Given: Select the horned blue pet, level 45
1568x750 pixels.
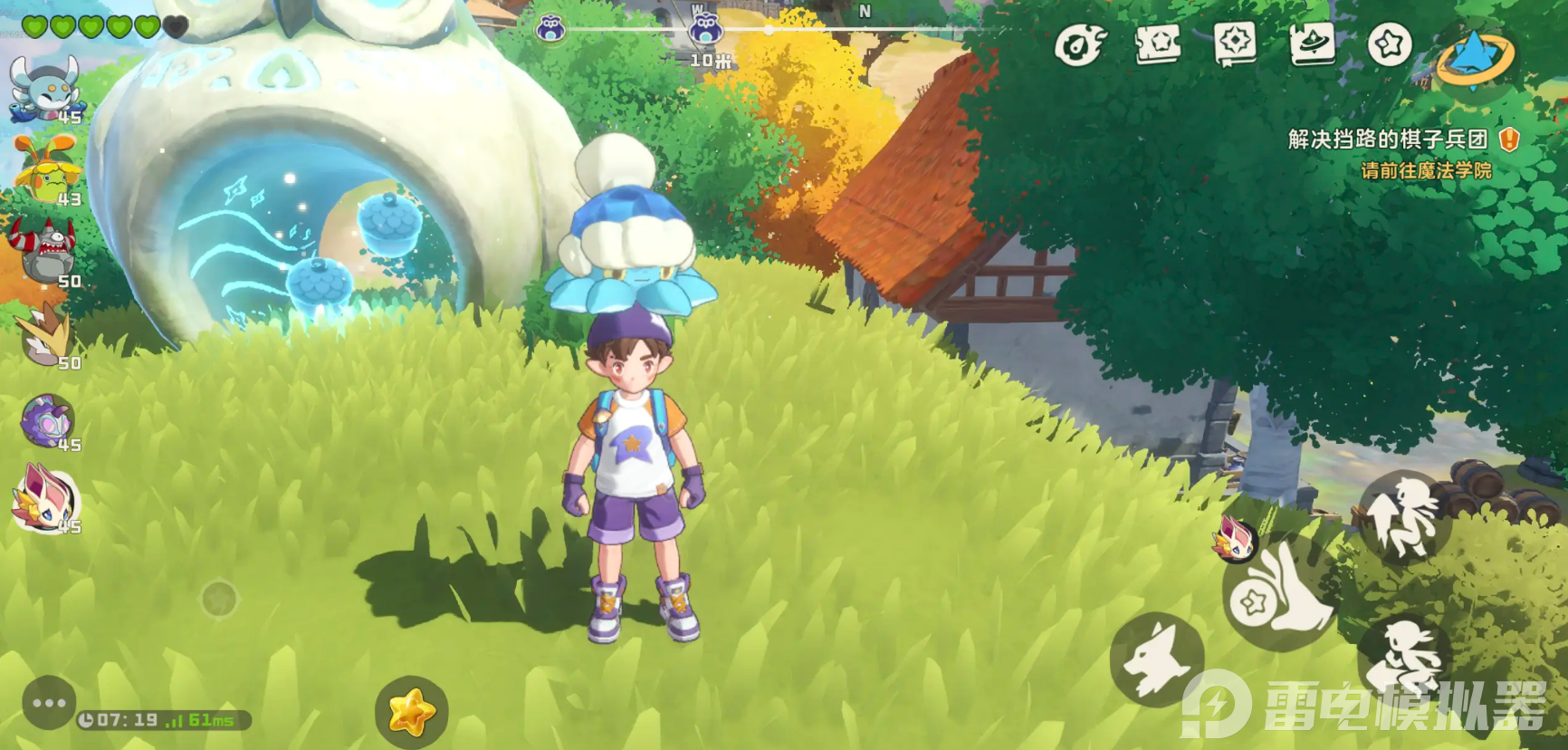Looking at the screenshot, I should coord(43,88).
